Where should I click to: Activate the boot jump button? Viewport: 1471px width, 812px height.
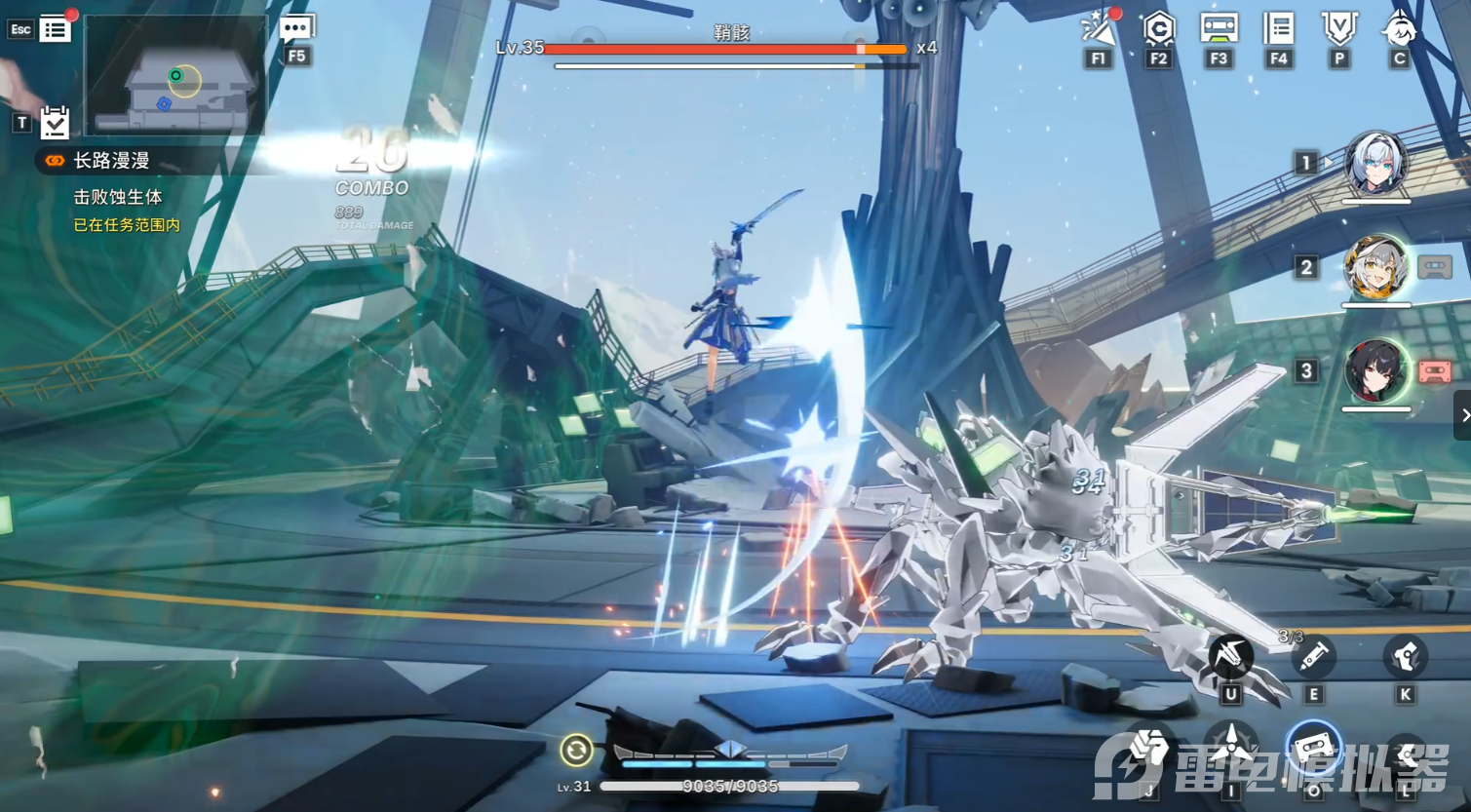pyautogui.click(x=1405, y=656)
